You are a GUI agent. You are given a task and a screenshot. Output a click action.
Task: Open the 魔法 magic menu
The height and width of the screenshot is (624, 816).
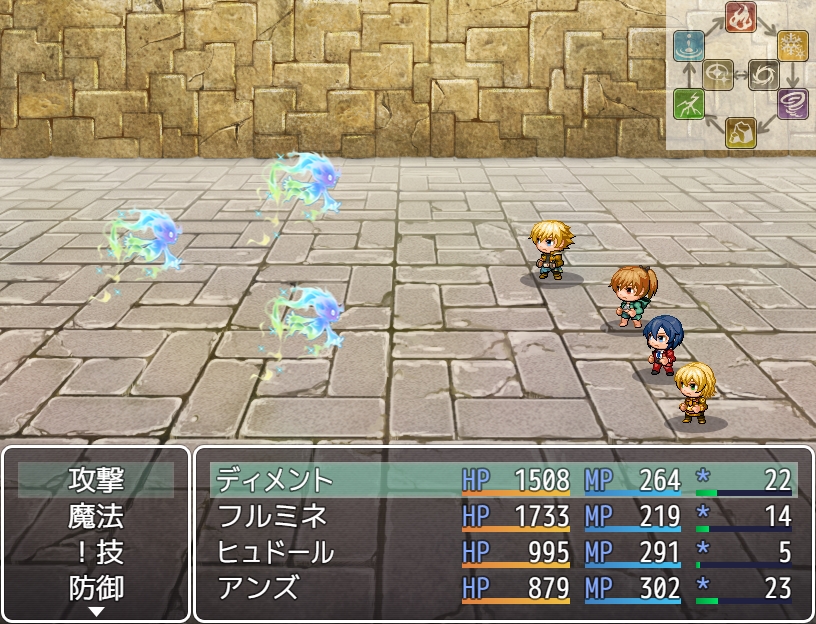(x=96, y=516)
